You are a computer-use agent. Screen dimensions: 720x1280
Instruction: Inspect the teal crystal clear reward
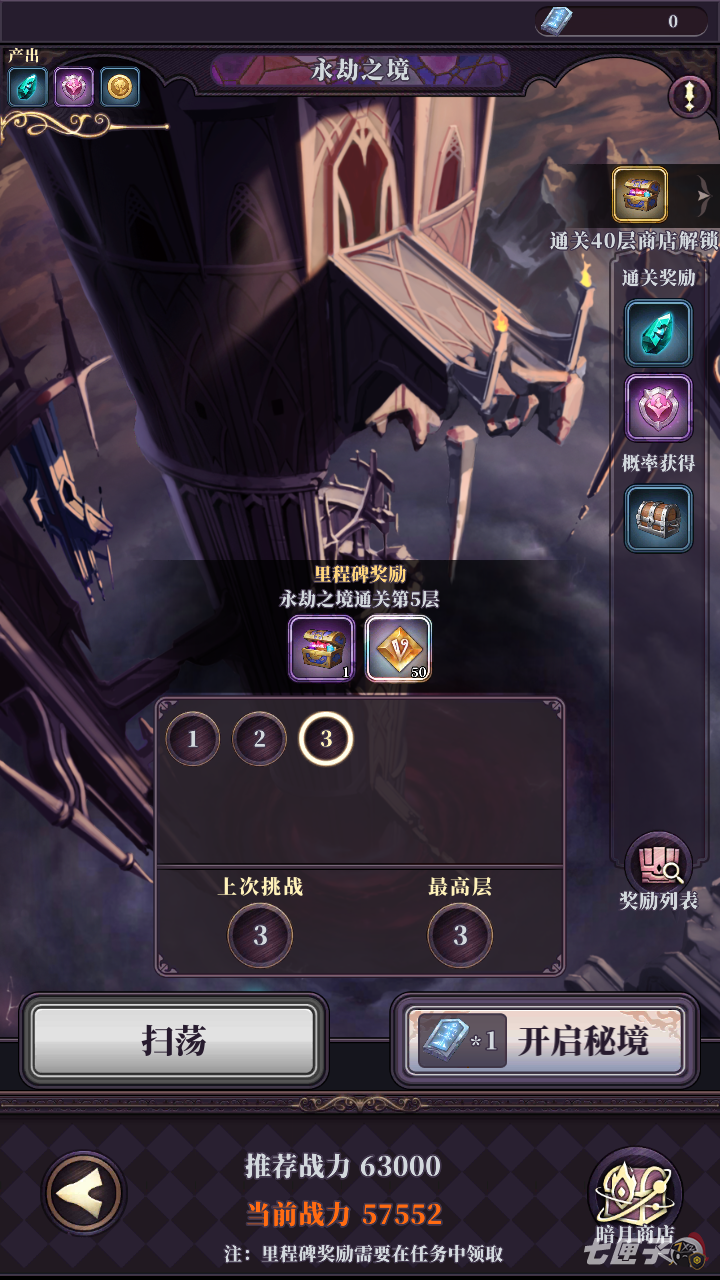pos(658,333)
